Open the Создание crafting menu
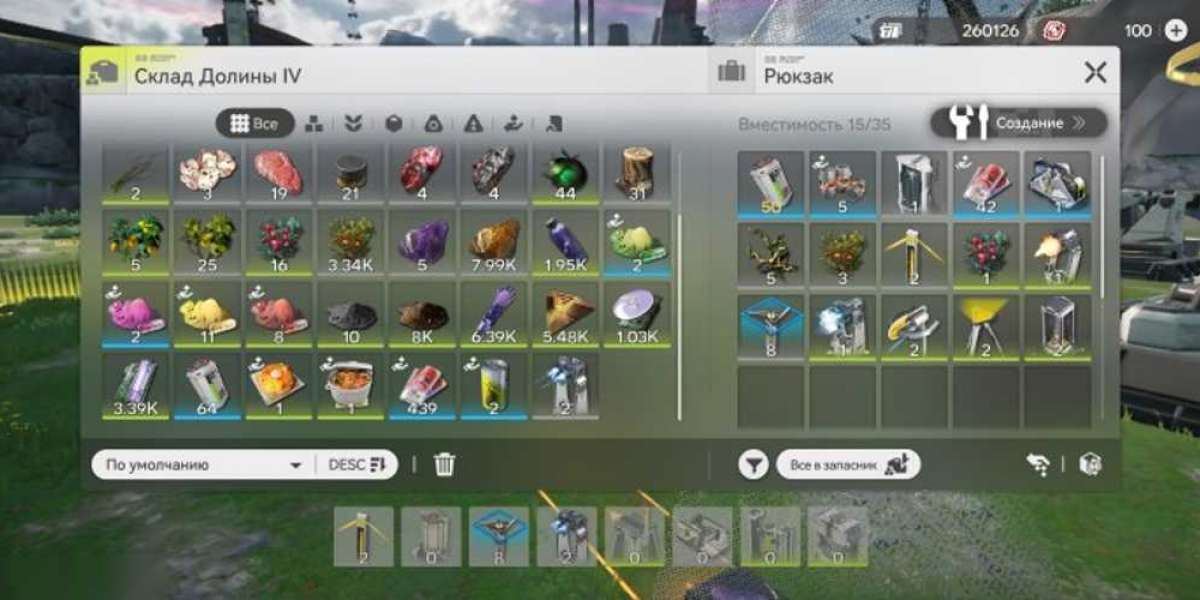Image resolution: width=1200 pixels, height=600 pixels. tap(1018, 123)
